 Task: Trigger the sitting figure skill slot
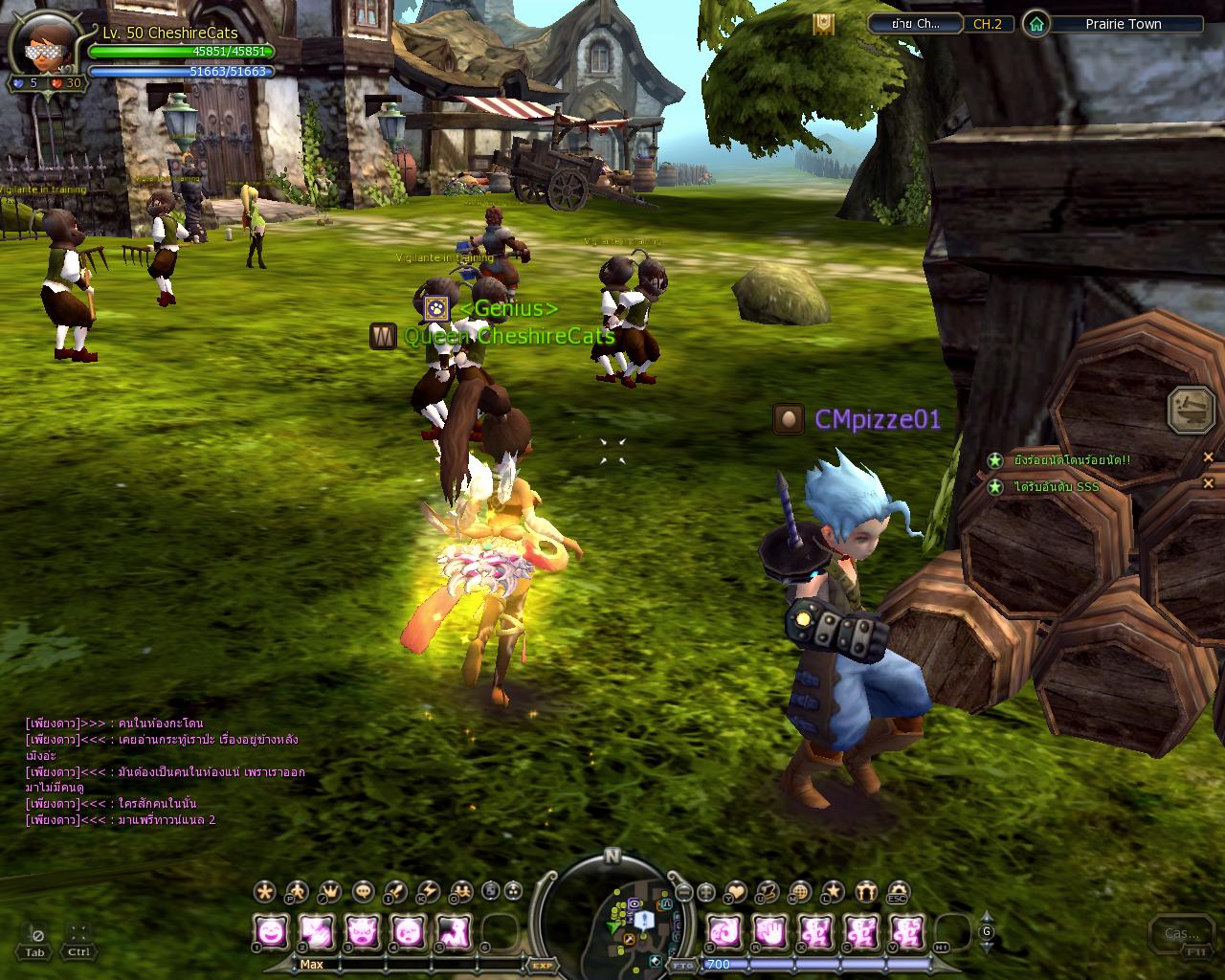pos(453,930)
